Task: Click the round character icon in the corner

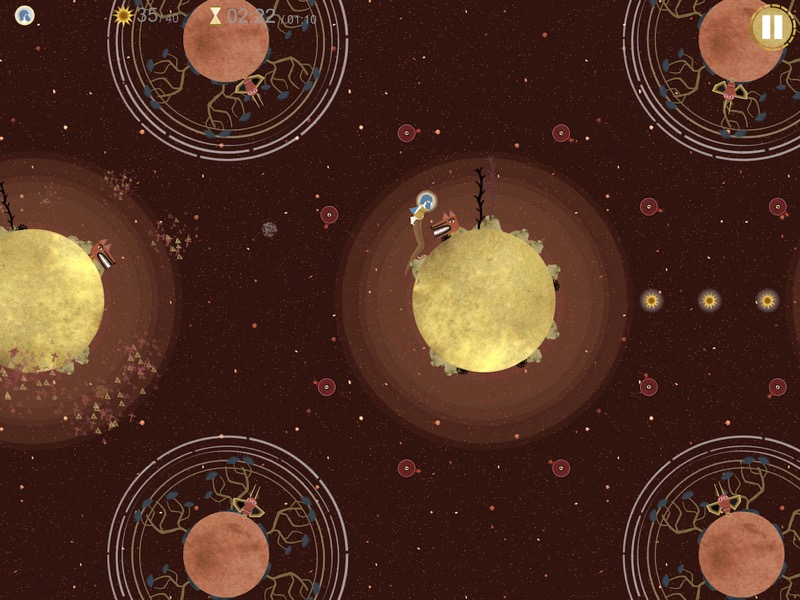Action: (24, 15)
